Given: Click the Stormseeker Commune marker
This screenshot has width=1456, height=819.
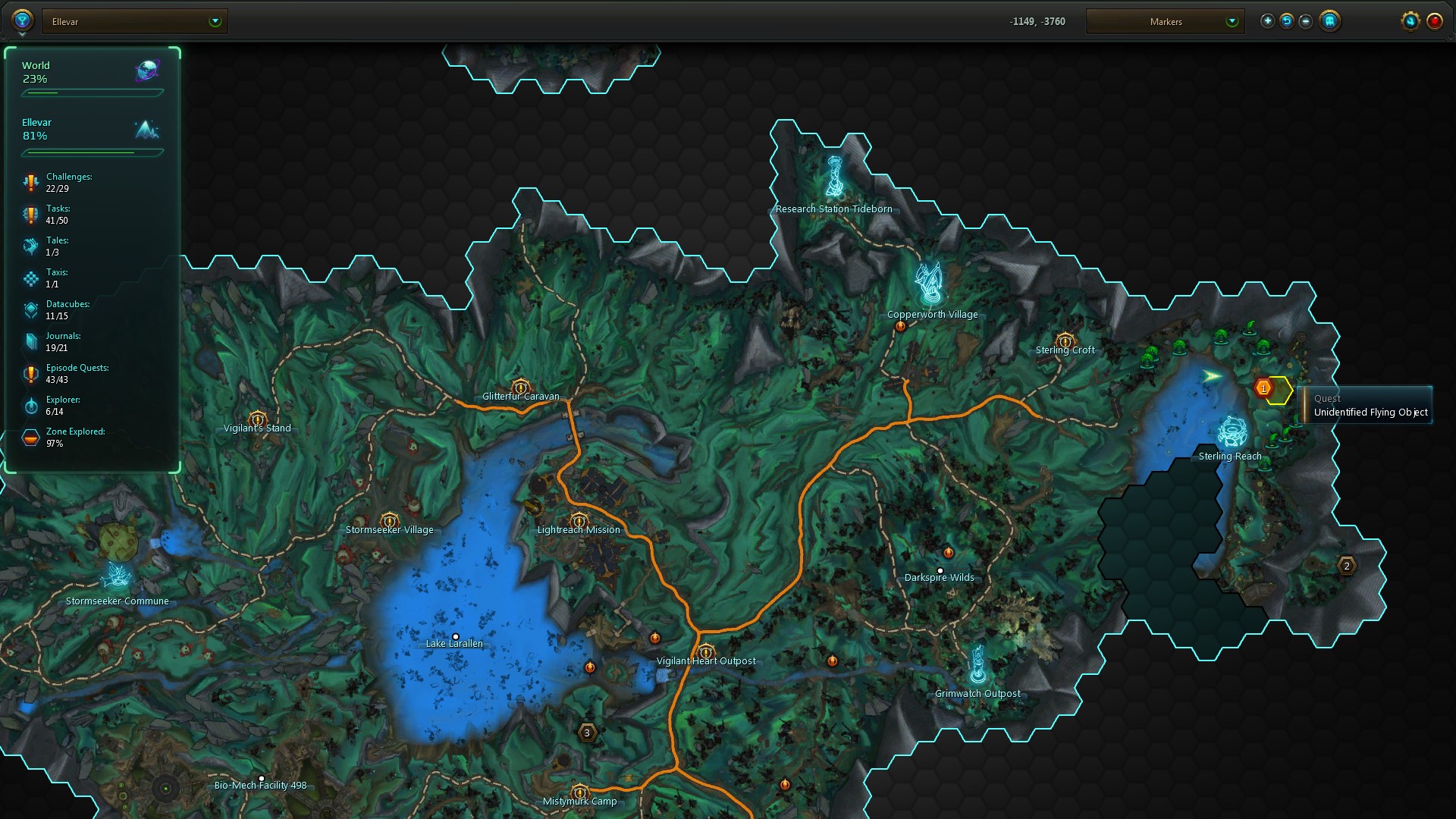Looking at the screenshot, I should pyautogui.click(x=118, y=576).
